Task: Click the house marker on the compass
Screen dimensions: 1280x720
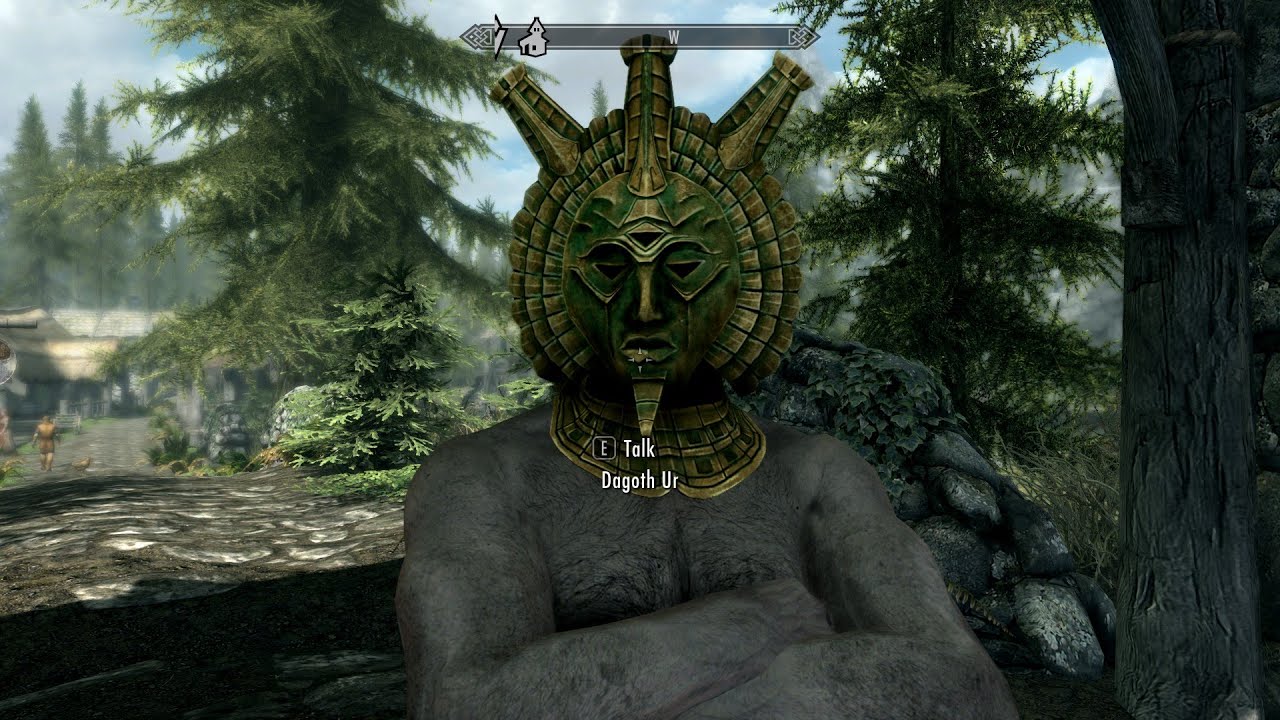Action: click(532, 37)
